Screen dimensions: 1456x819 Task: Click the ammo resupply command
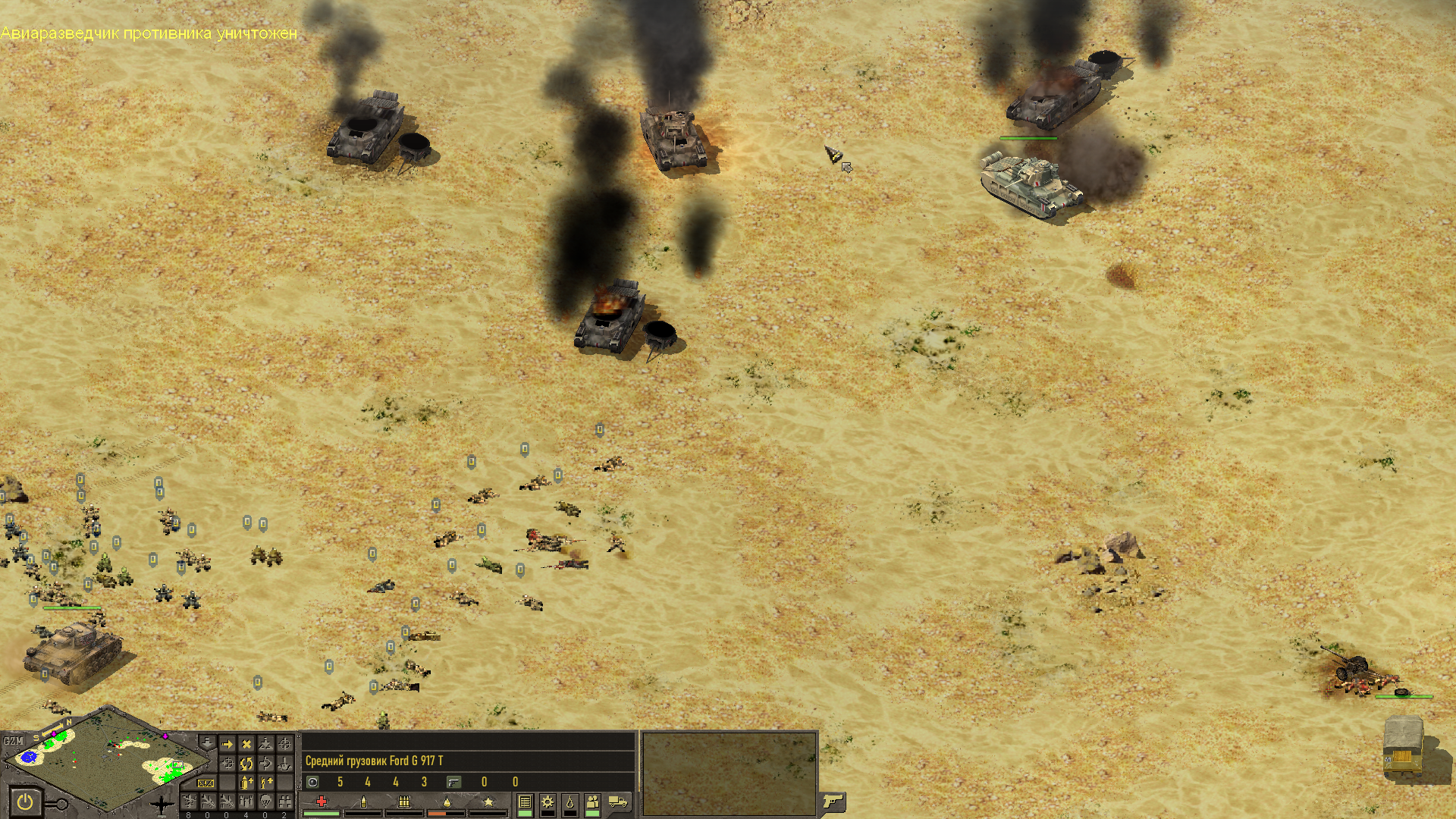tap(246, 783)
